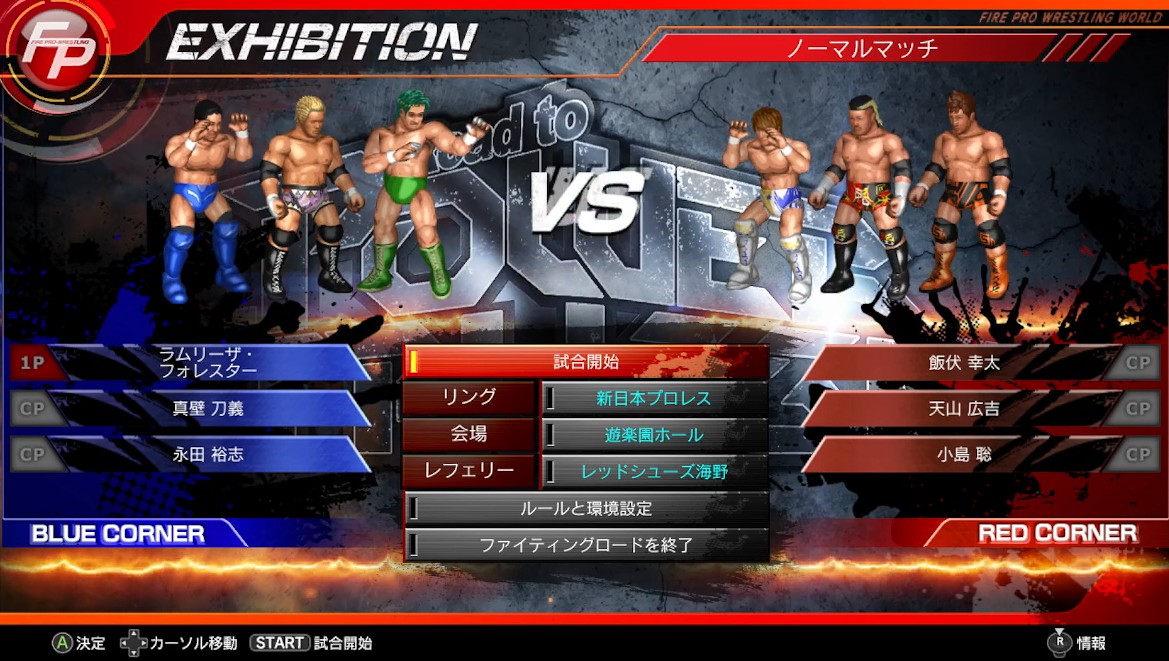Open the リング ring option

click(469, 397)
